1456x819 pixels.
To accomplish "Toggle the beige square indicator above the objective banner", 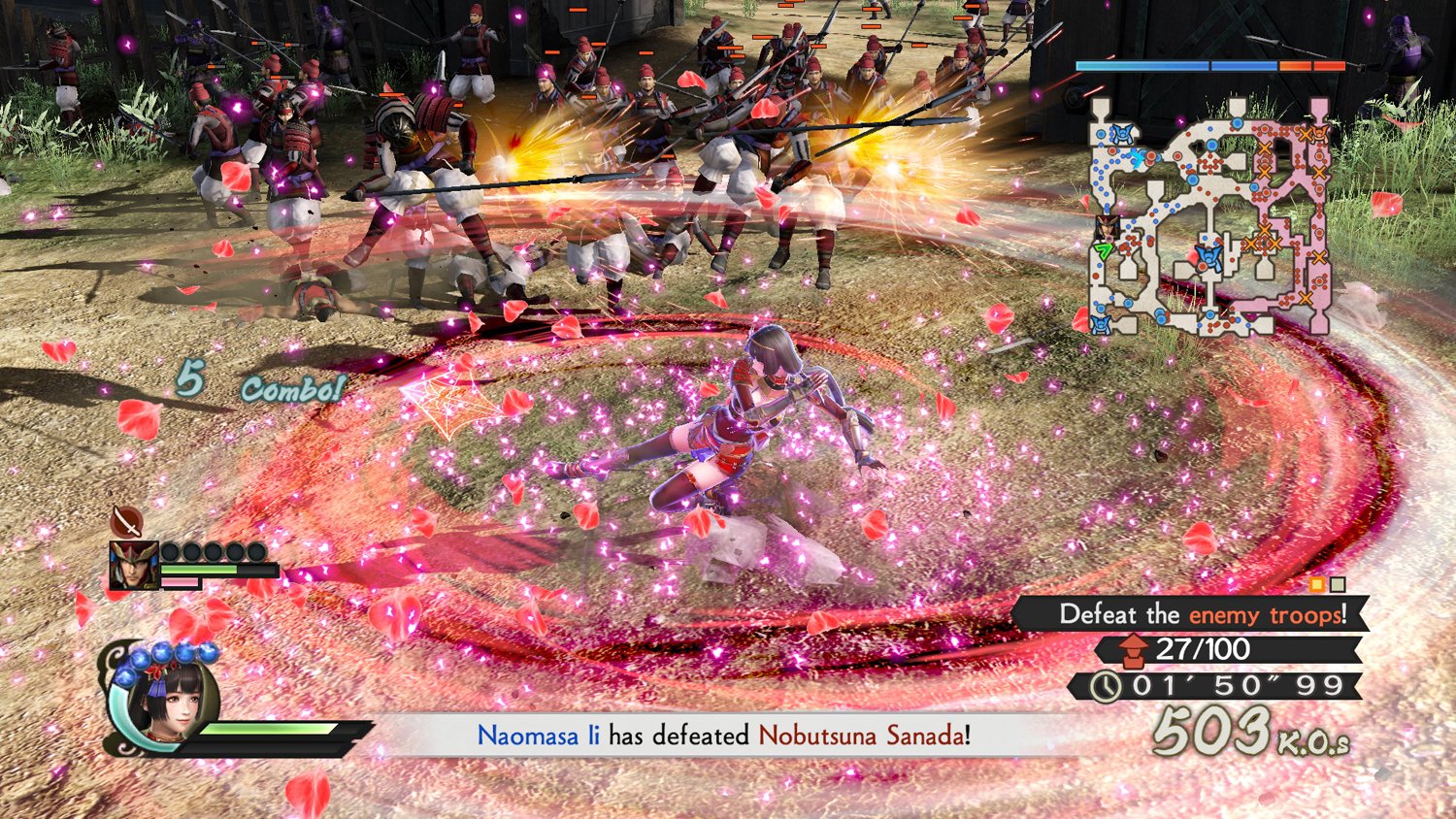I will point(1338,584).
